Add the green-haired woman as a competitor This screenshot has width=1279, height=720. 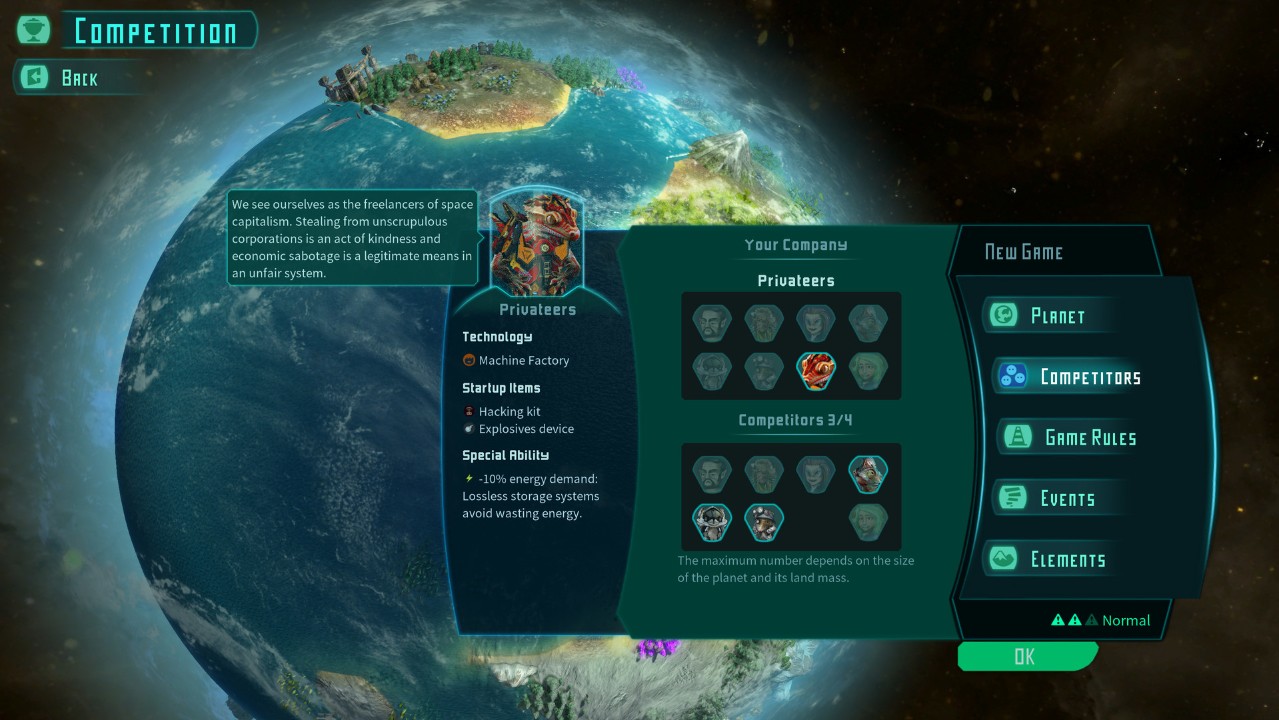pyautogui.click(x=868, y=522)
